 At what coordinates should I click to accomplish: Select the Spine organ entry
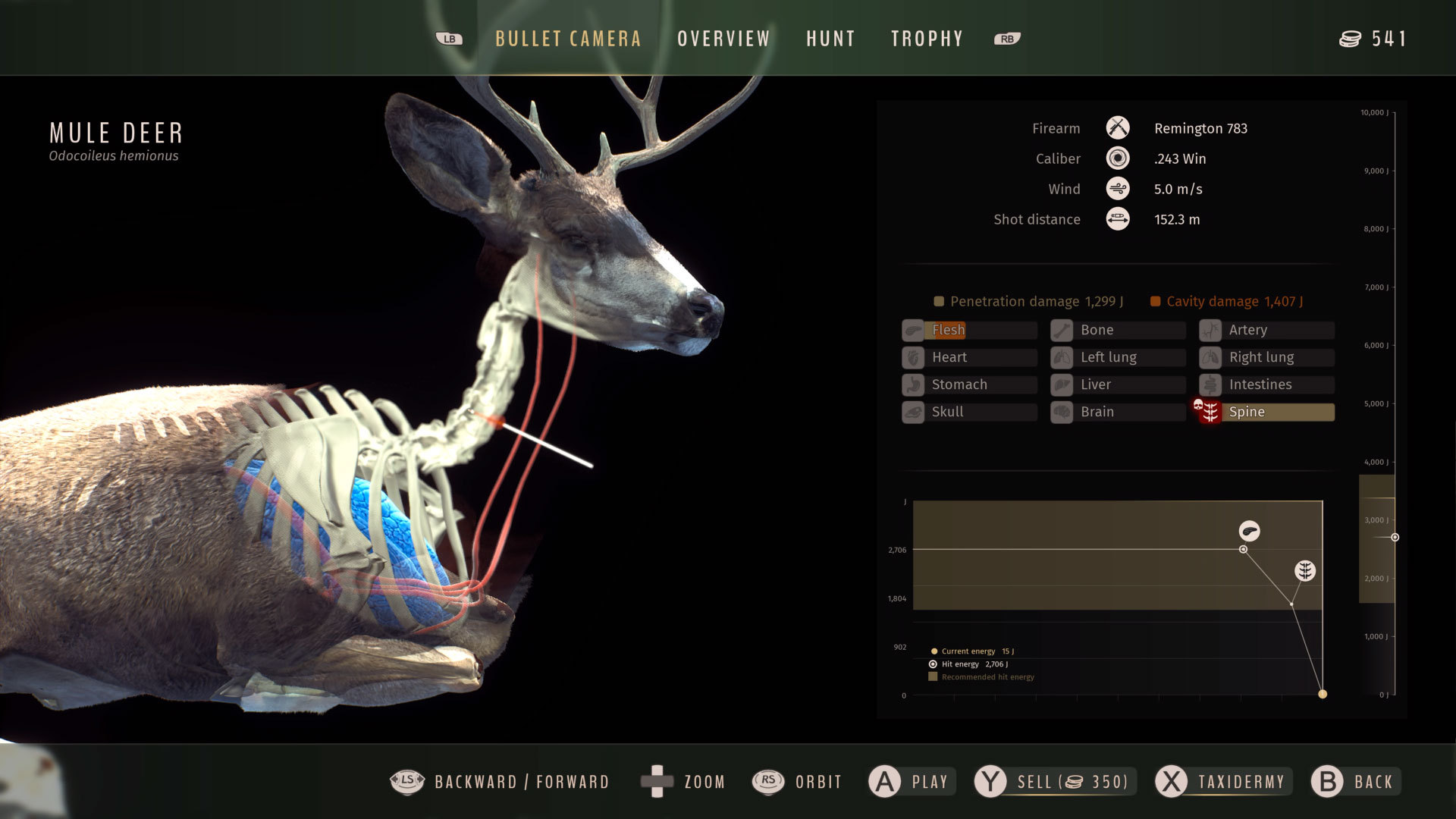click(x=1266, y=412)
